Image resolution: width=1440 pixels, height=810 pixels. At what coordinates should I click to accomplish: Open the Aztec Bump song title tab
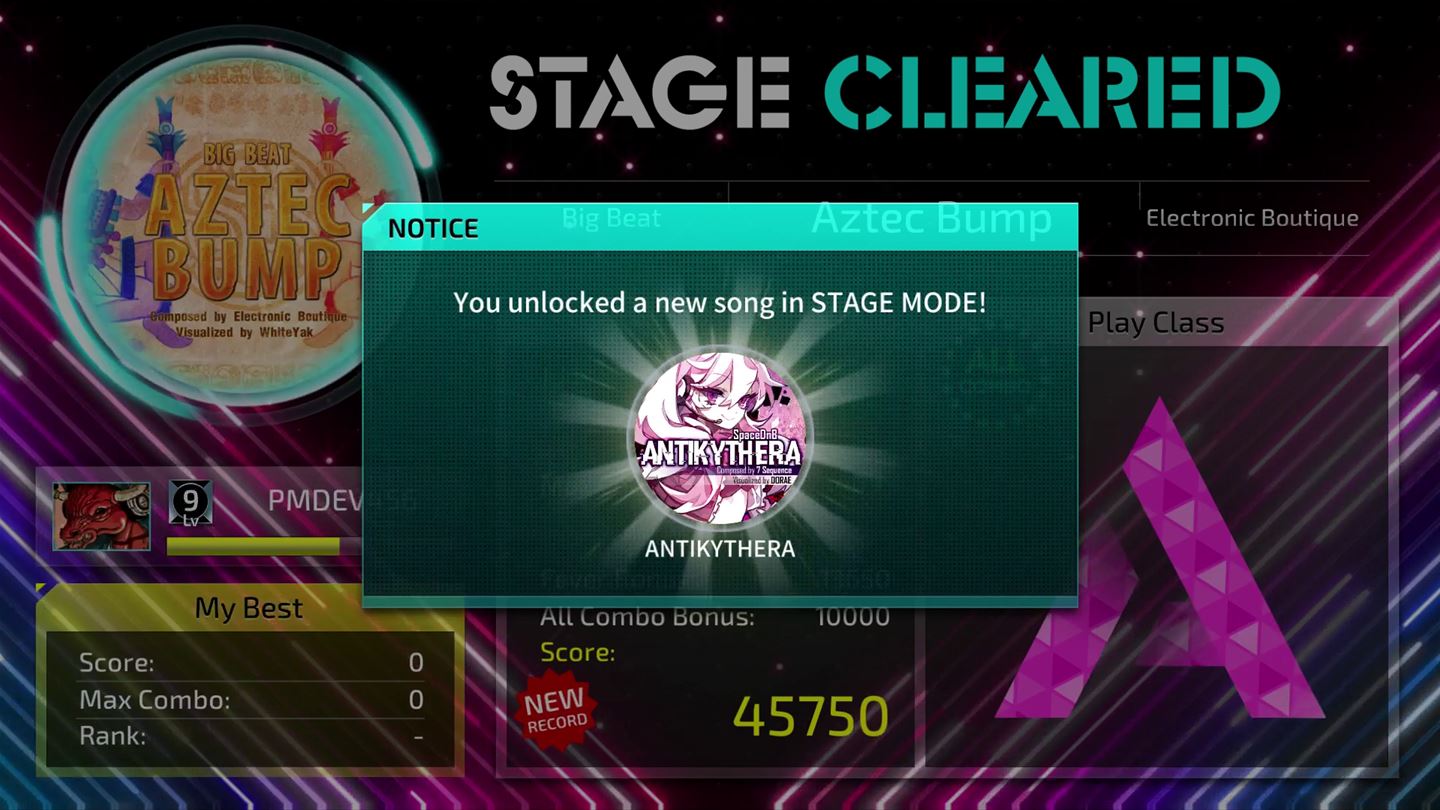(930, 218)
